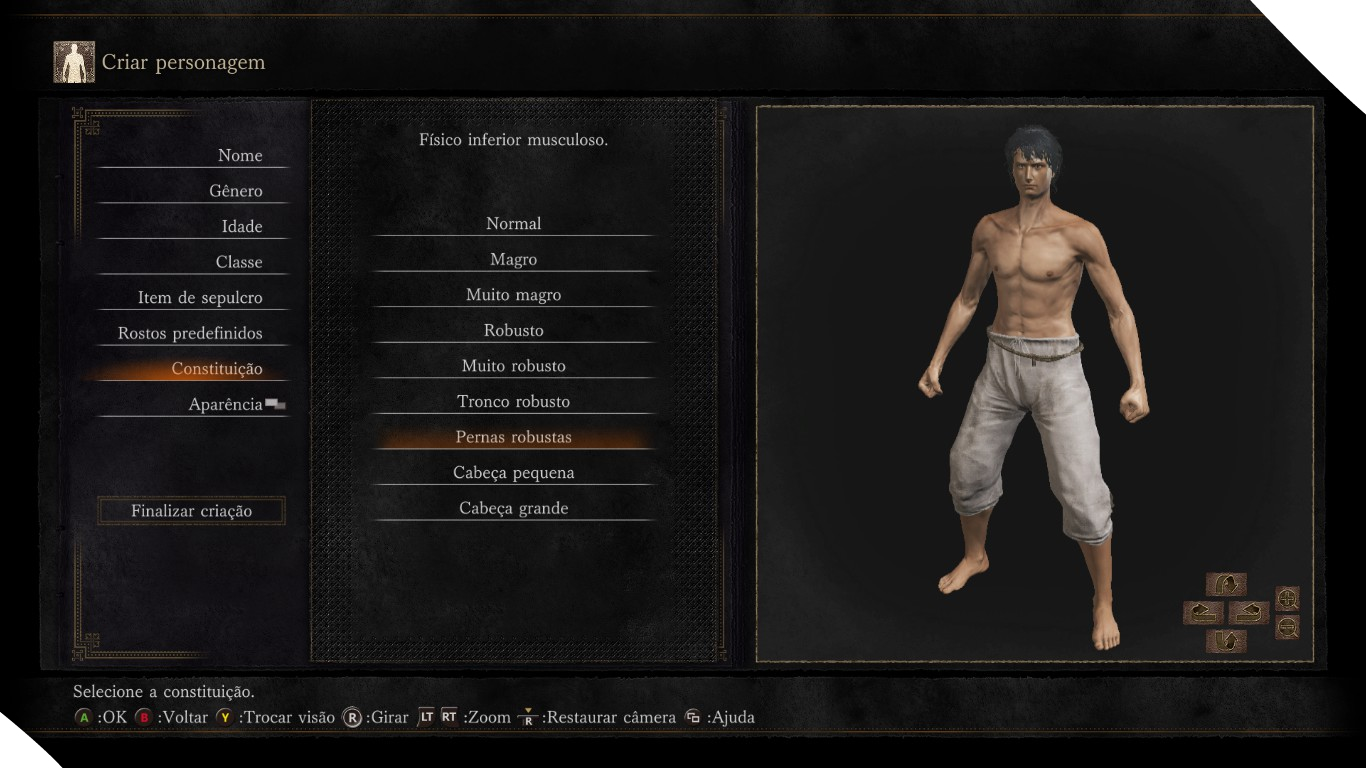
Task: Zoom out with the magnifier minus icon
Action: click(1288, 628)
